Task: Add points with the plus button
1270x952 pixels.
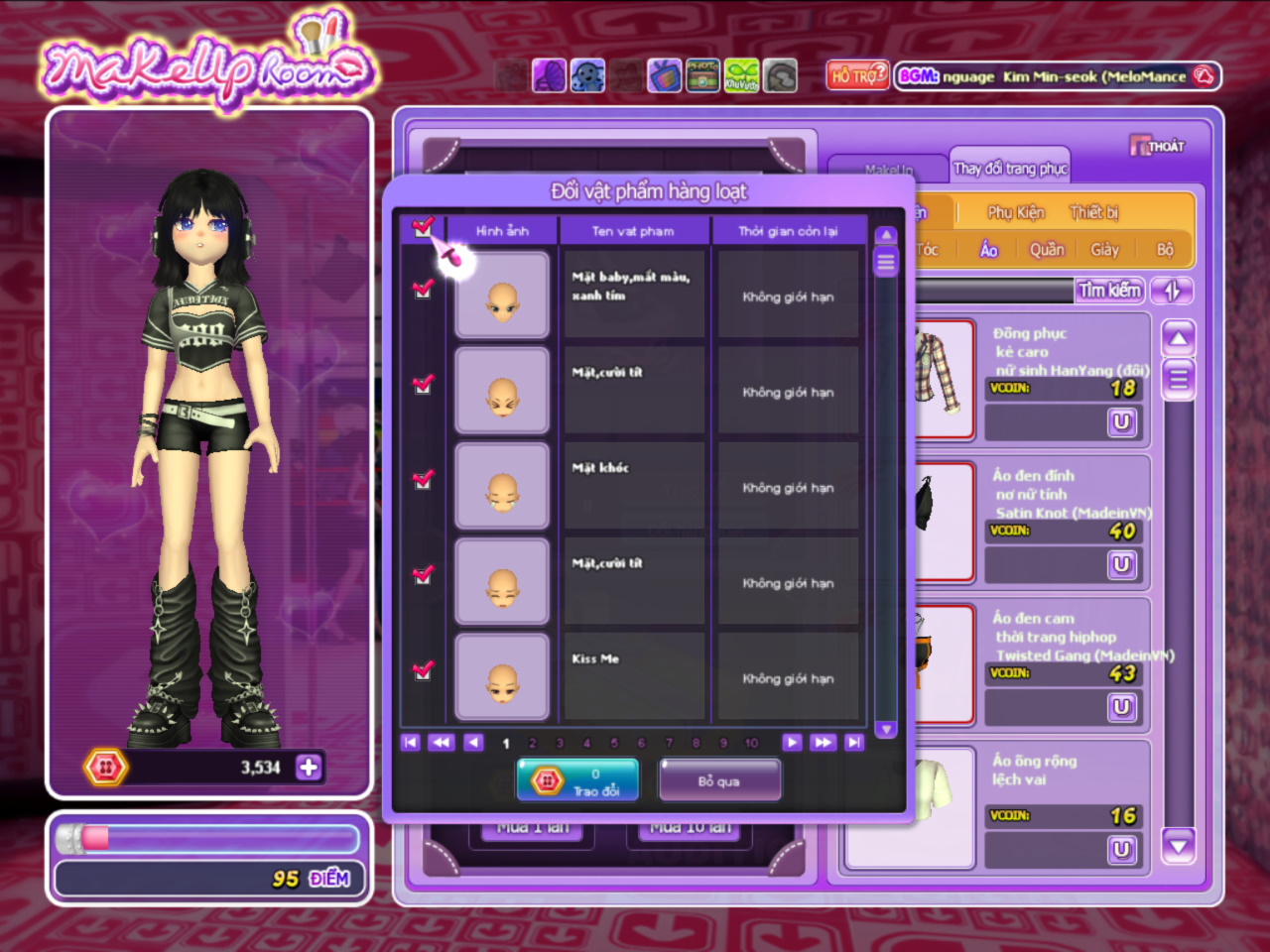Action: (x=309, y=767)
